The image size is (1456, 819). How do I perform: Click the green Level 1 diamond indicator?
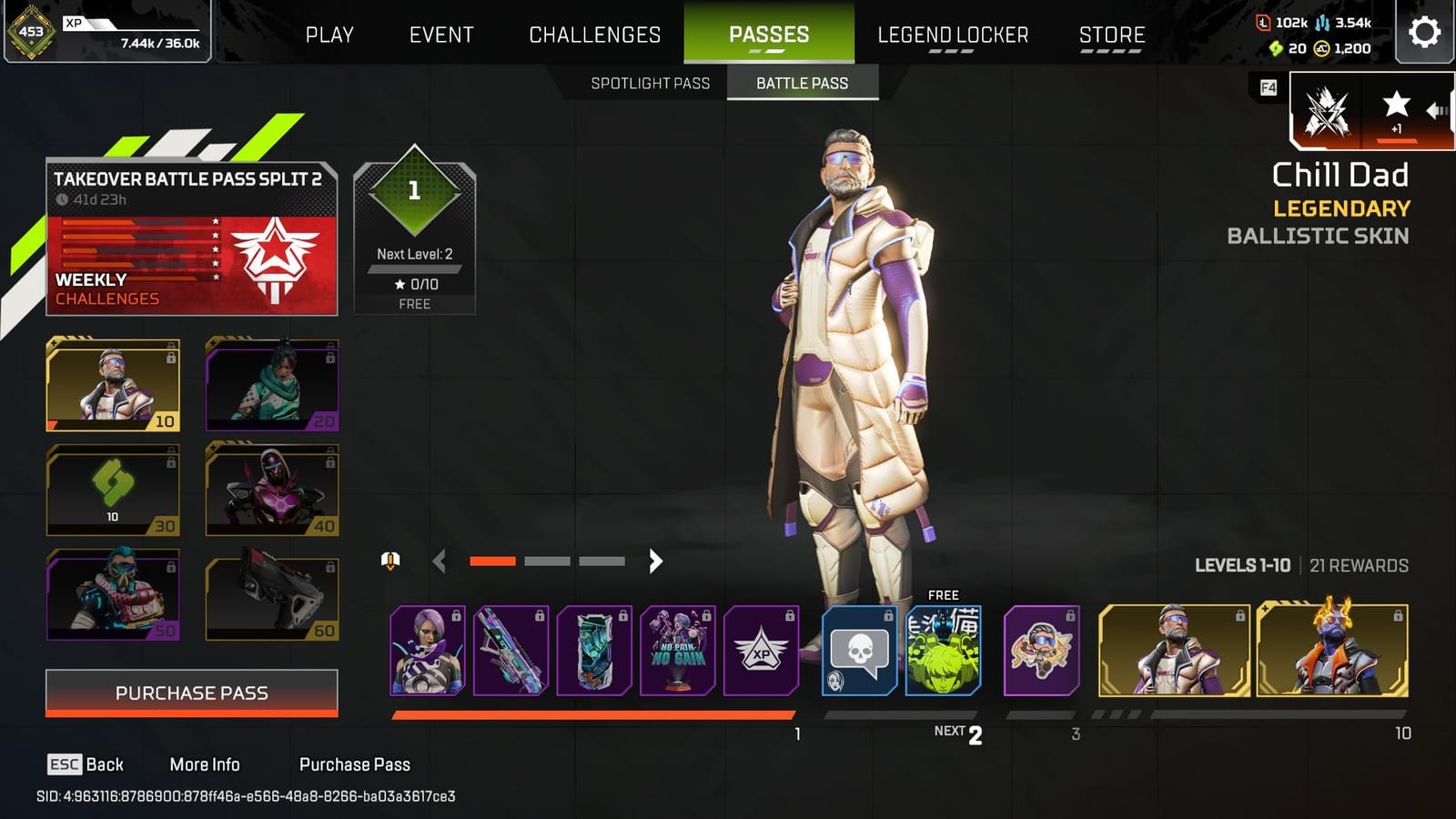click(414, 192)
